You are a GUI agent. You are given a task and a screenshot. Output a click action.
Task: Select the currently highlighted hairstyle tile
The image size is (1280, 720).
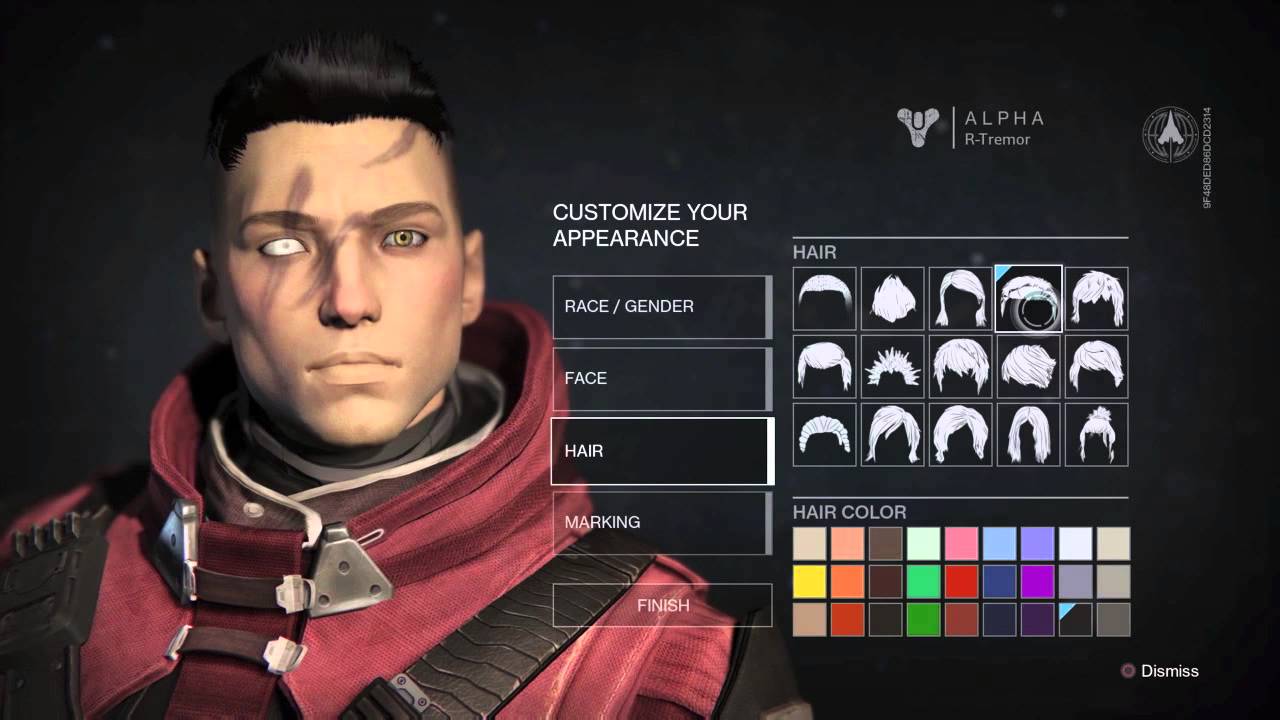click(x=1028, y=298)
